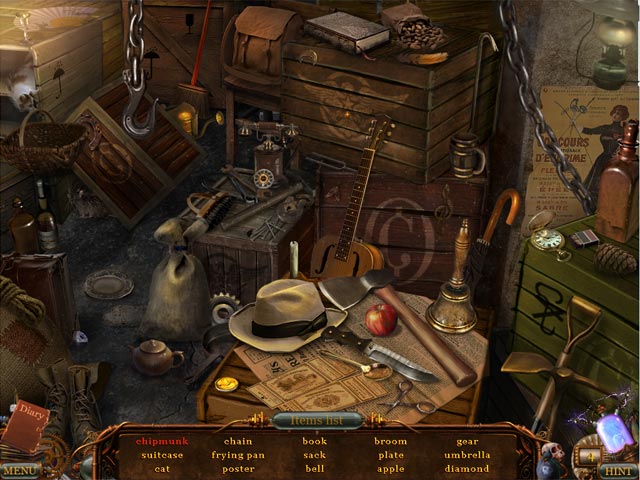The width and height of the screenshot is (640, 480).
Task: Use the HINT button
Action: coord(617,469)
